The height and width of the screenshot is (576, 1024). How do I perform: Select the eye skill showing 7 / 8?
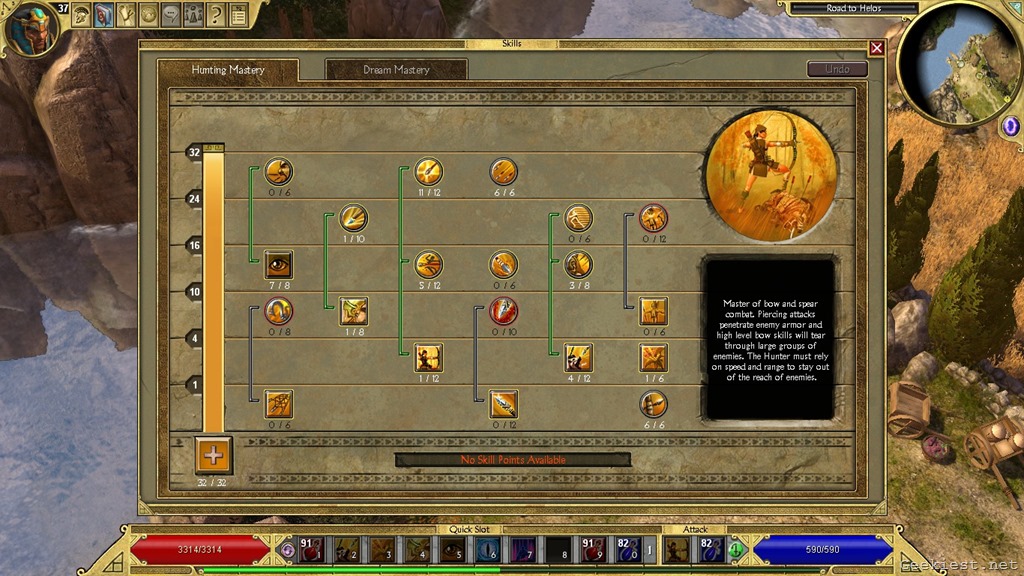[x=278, y=264]
